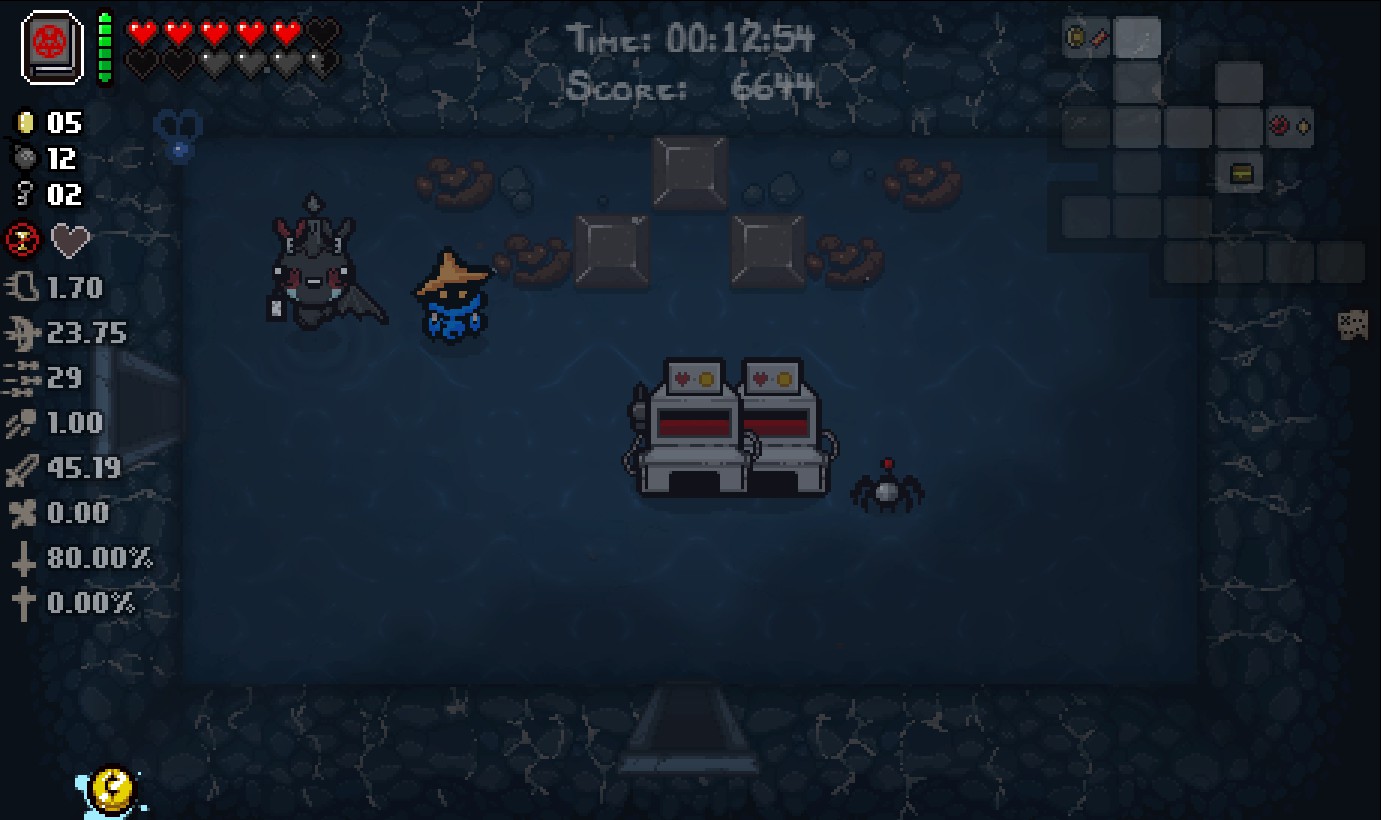Screen dimensions: 1381x820
Task: Click the leftmost red heart in the health bar
Action: [x=139, y=31]
